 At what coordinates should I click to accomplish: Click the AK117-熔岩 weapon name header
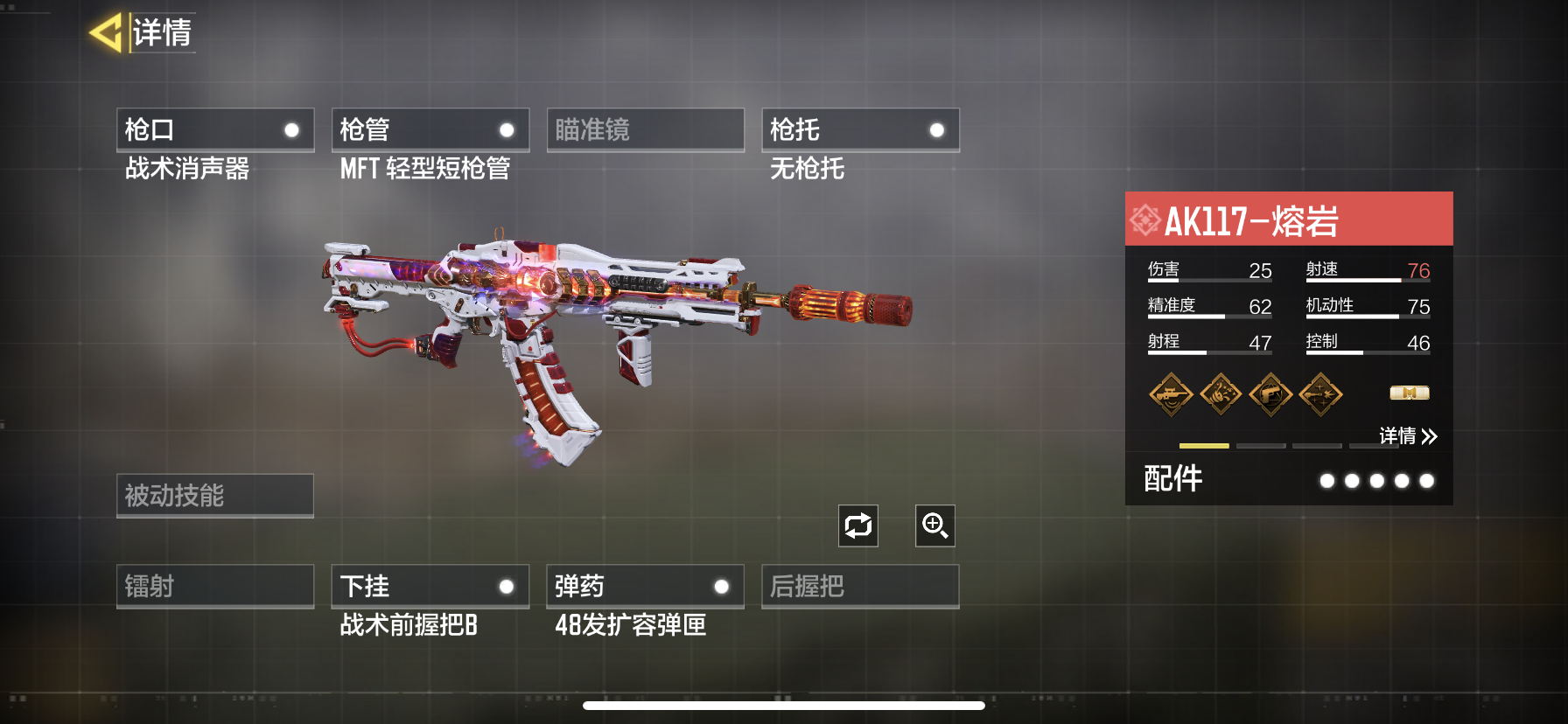click(x=1288, y=219)
